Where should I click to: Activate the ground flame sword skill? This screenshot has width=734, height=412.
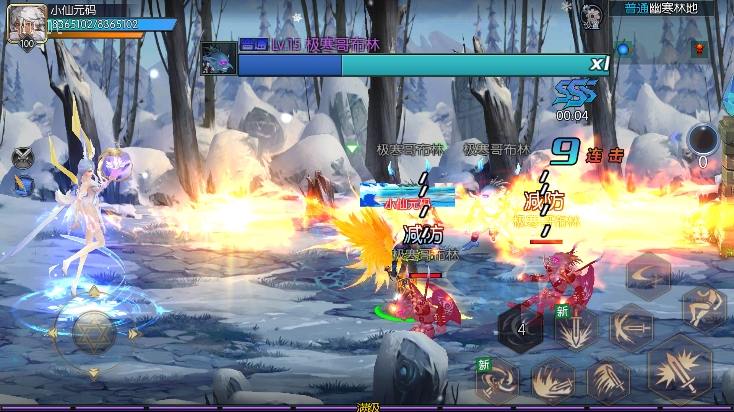coord(553,381)
